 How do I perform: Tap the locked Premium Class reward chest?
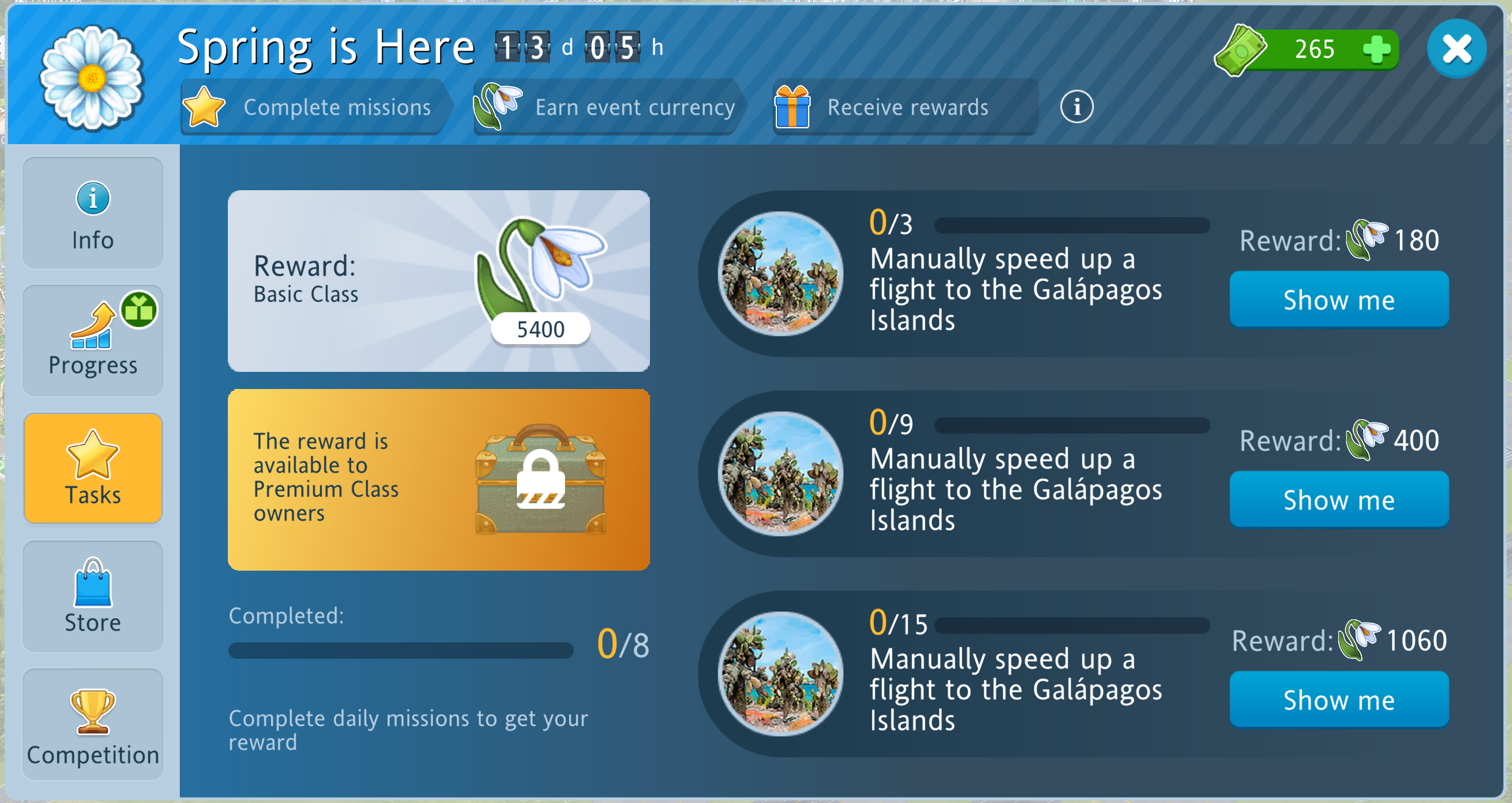coord(540,480)
